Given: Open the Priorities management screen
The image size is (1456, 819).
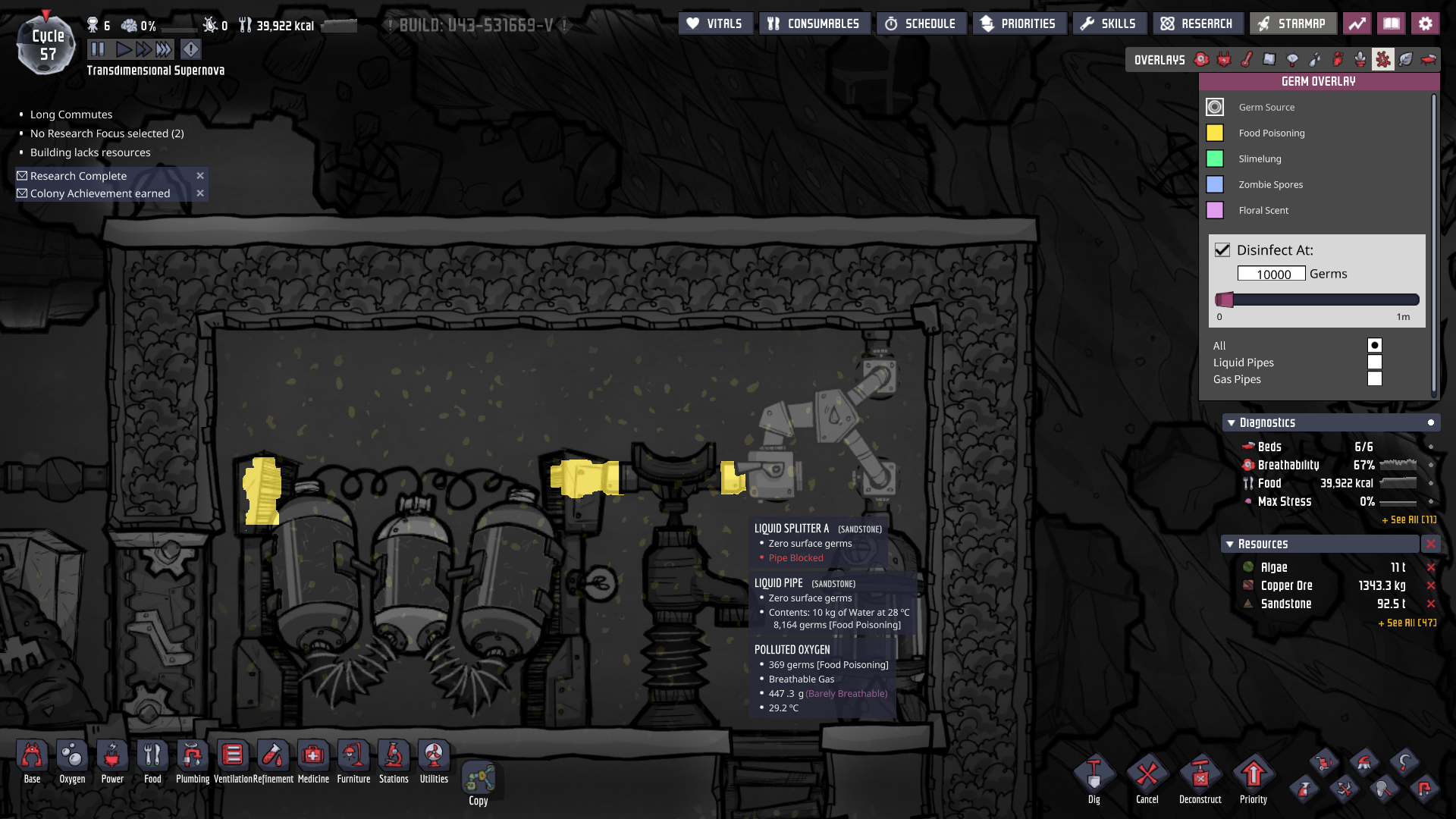Looking at the screenshot, I should coord(1018,24).
